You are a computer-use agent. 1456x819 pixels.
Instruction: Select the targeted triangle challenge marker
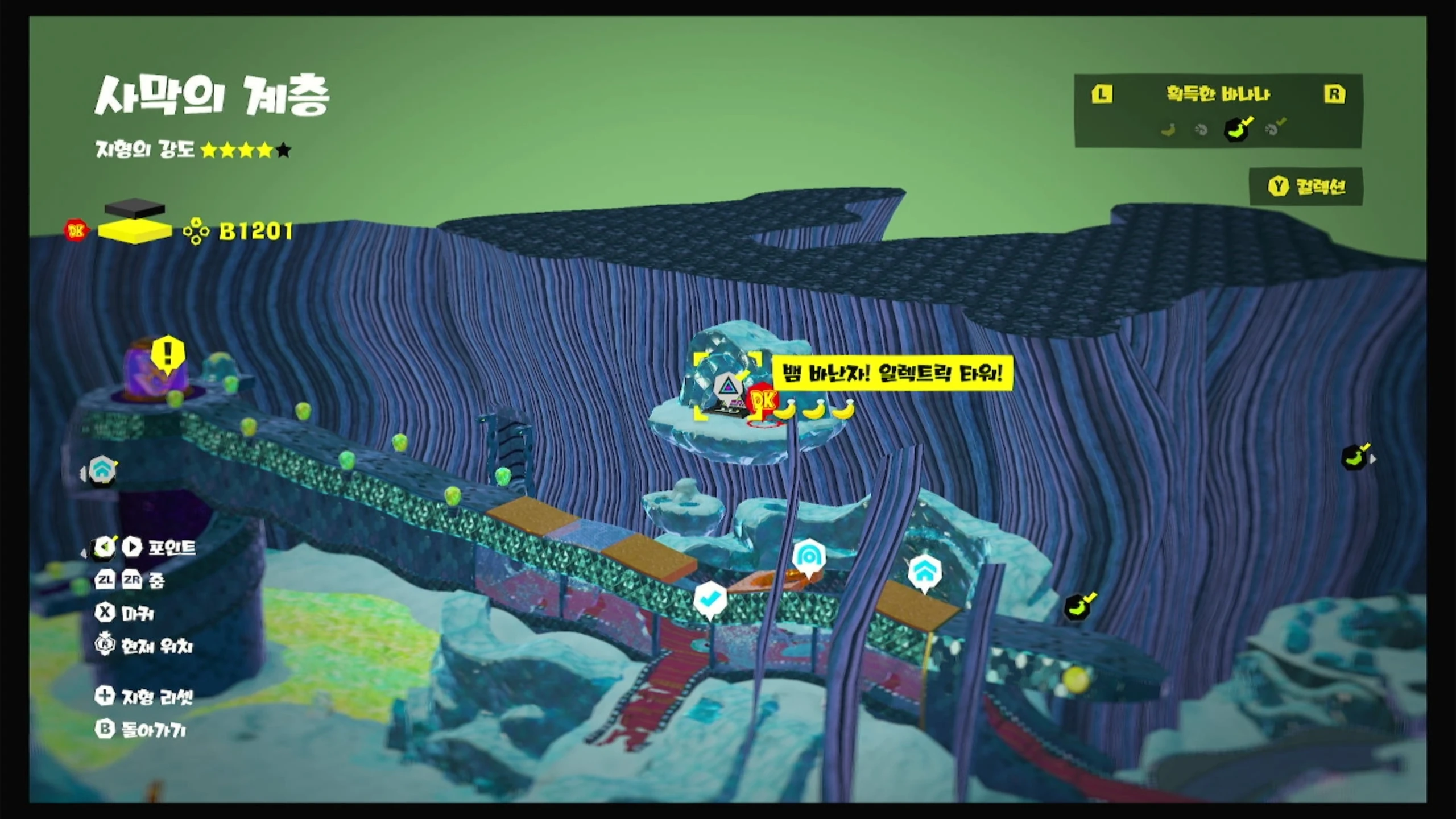click(726, 387)
